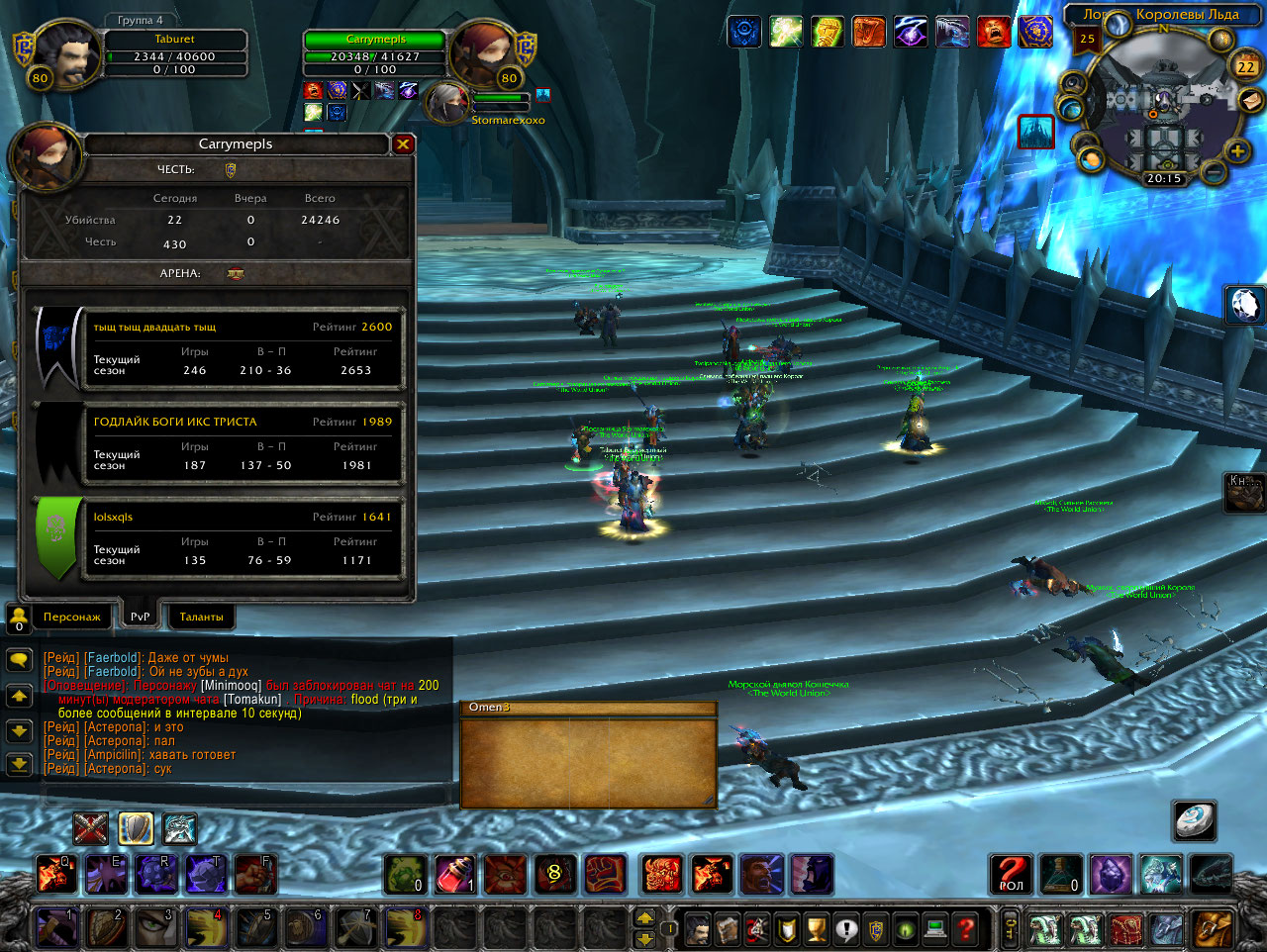1267x952 pixels.
Task: Select the Taburet party member frame
Action: pos(173,53)
